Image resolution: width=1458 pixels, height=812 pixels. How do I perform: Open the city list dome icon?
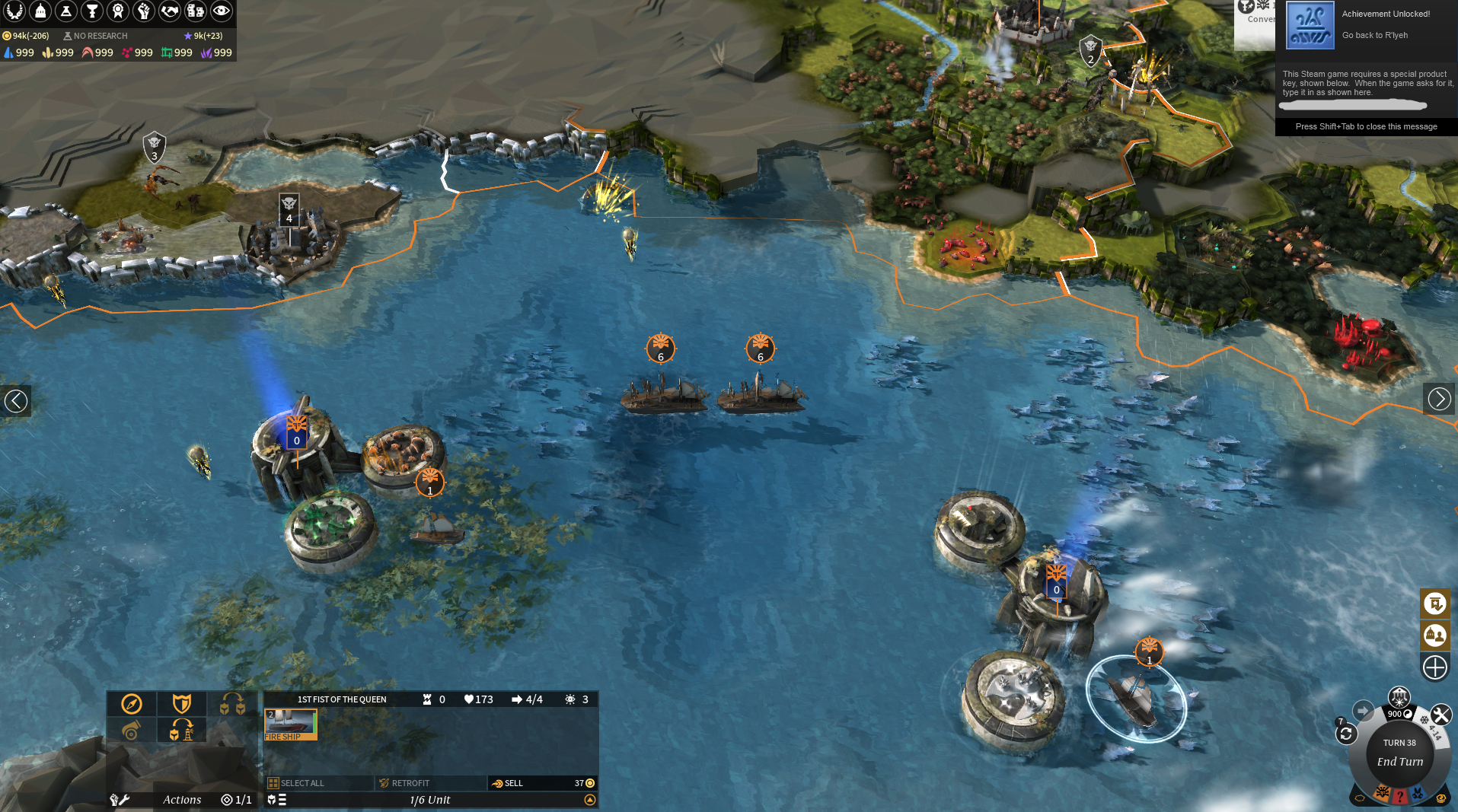(40, 11)
